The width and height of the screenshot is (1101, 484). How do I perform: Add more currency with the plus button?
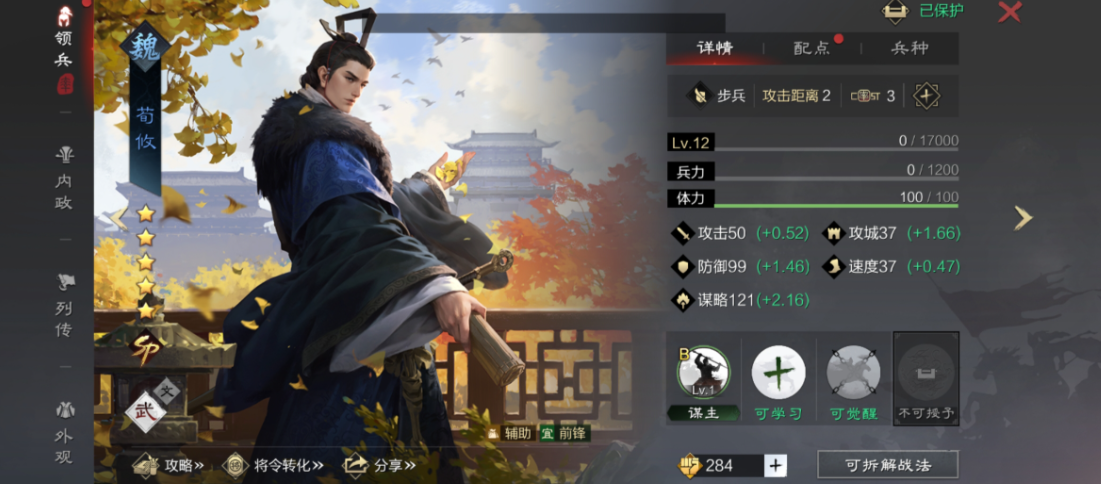776,465
